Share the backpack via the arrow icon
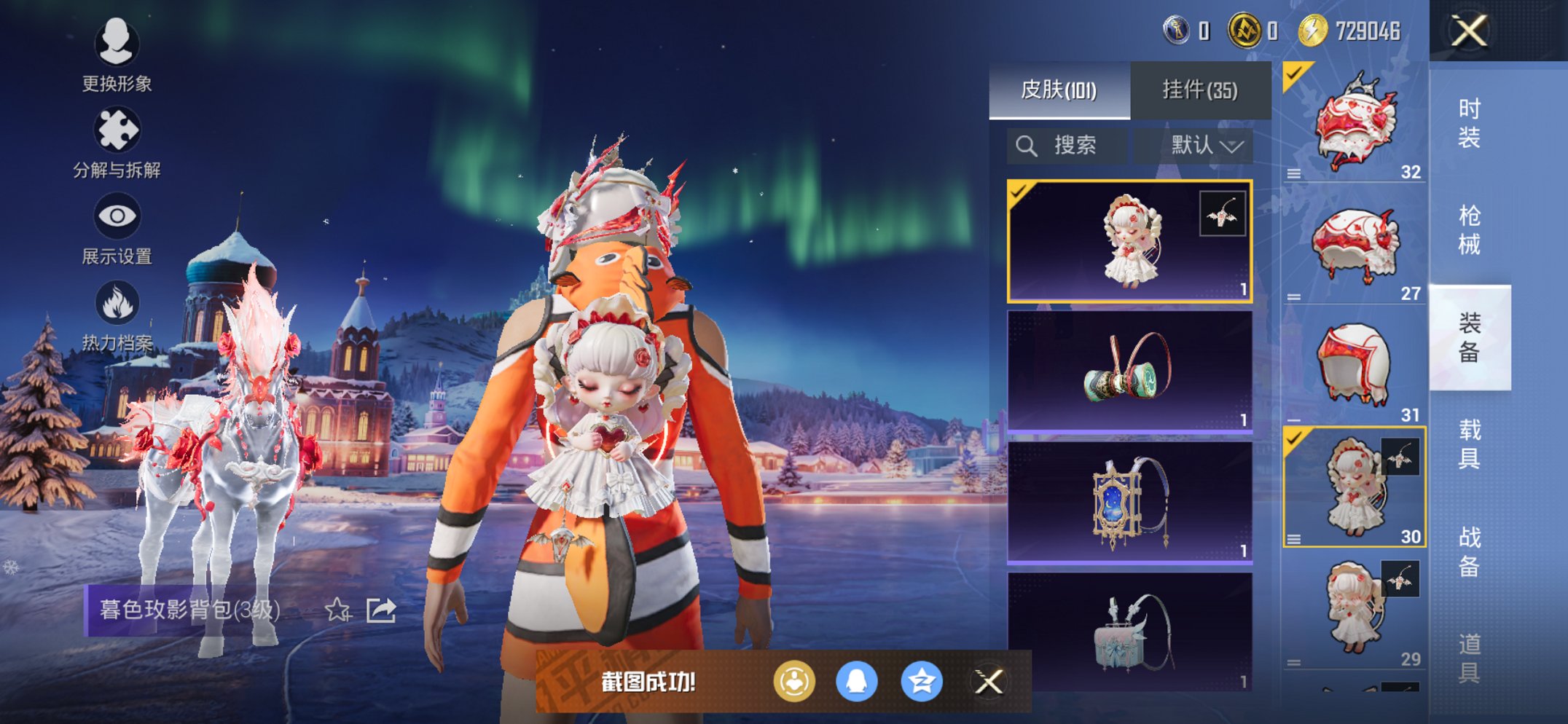 point(381,610)
